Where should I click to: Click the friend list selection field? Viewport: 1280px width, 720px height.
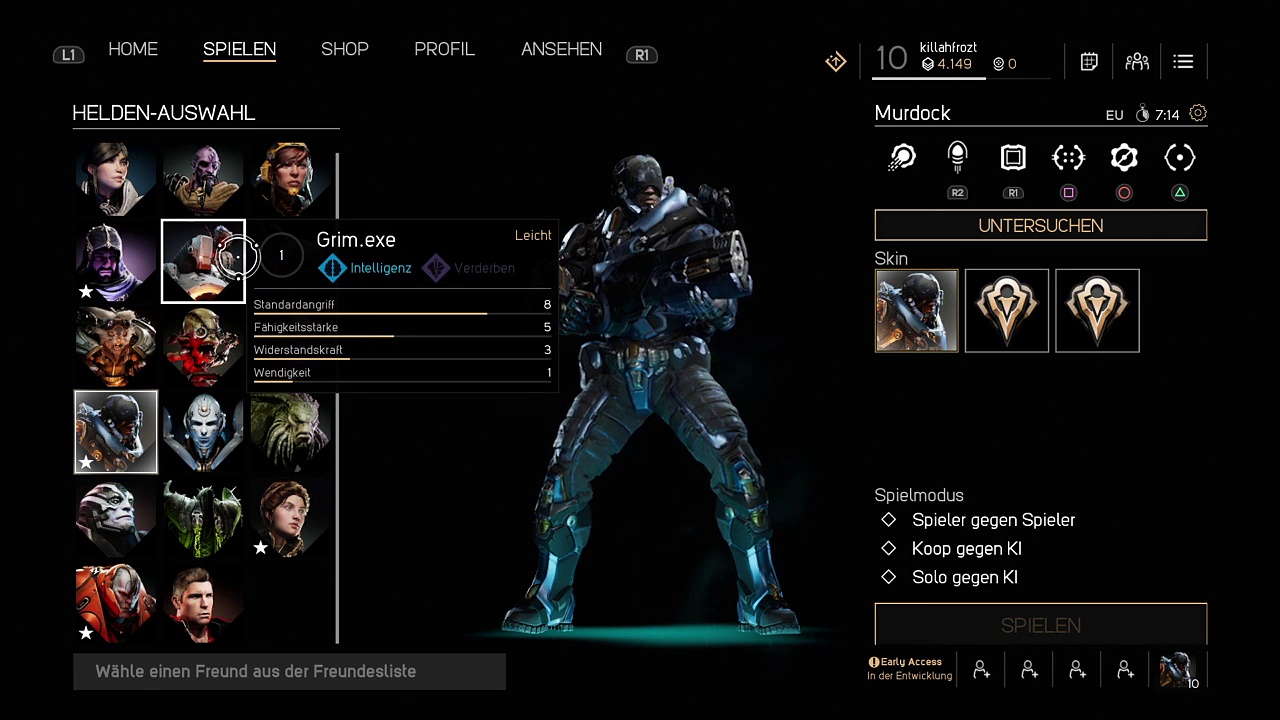[289, 671]
